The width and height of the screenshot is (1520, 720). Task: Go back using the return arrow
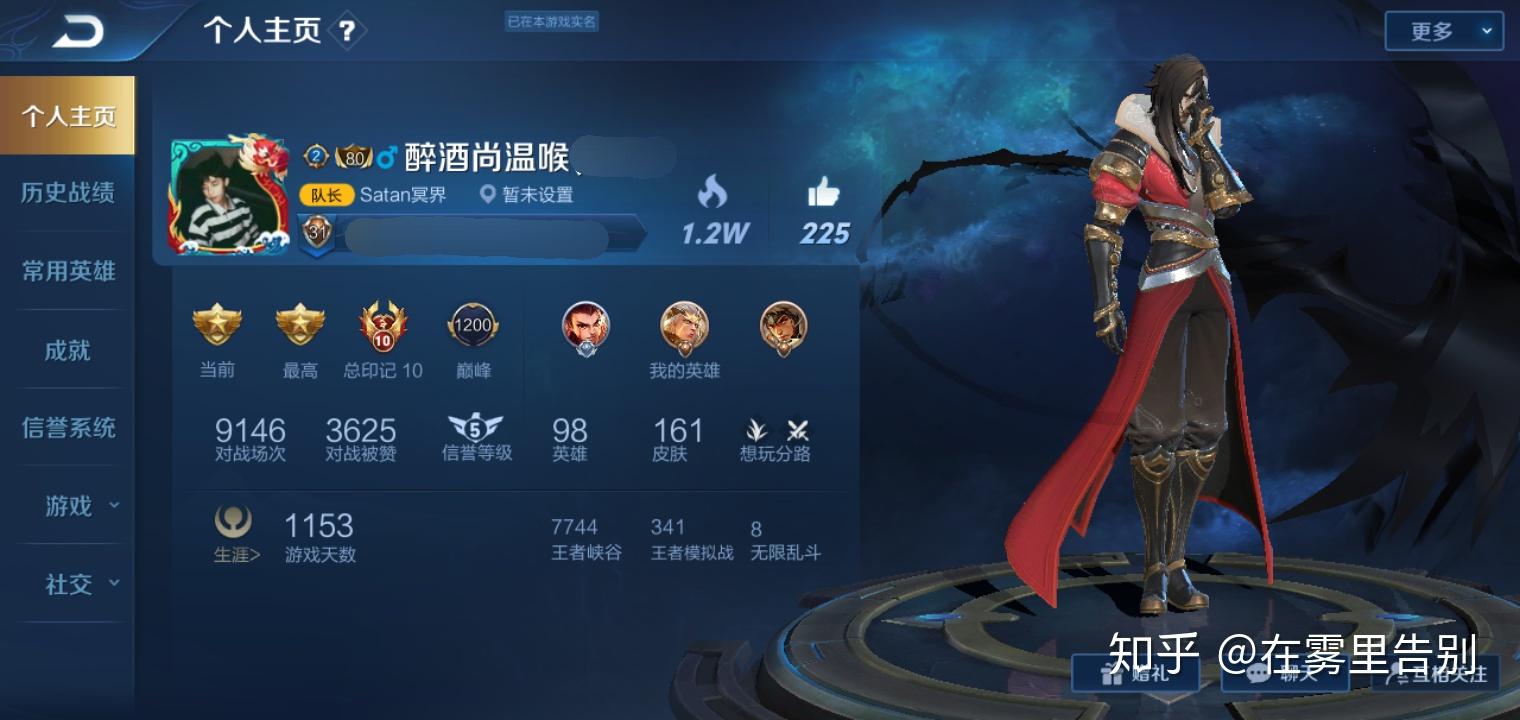[78, 32]
